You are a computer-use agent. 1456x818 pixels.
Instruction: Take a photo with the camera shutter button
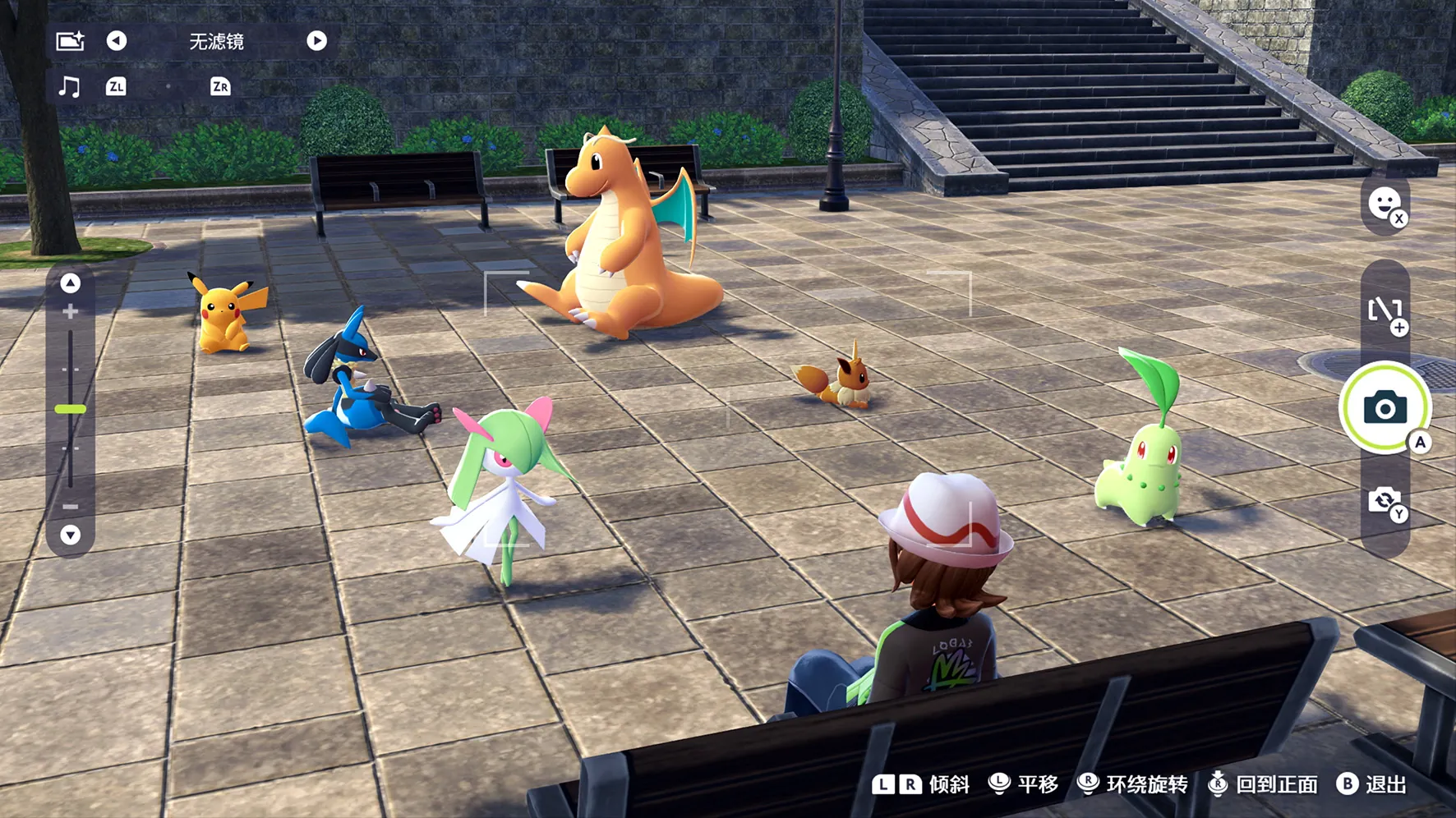1385,407
